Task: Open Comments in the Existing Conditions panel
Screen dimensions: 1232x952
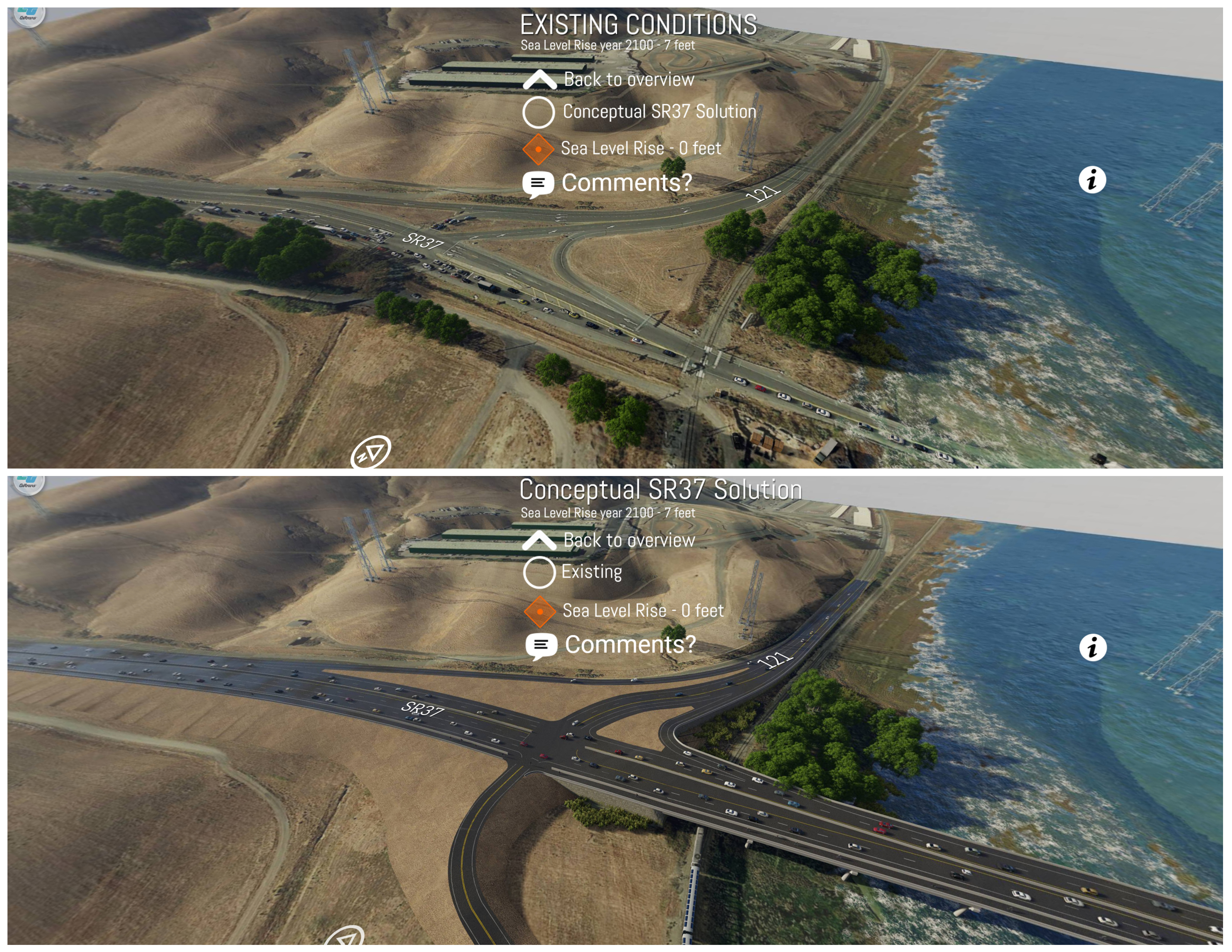Action: 538,183
